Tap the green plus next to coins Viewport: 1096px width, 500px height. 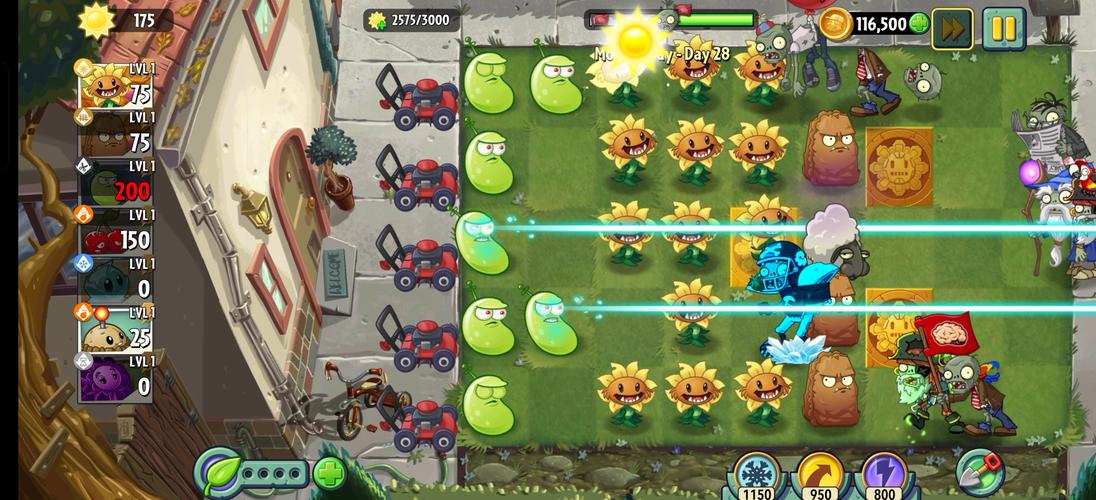pos(919,24)
